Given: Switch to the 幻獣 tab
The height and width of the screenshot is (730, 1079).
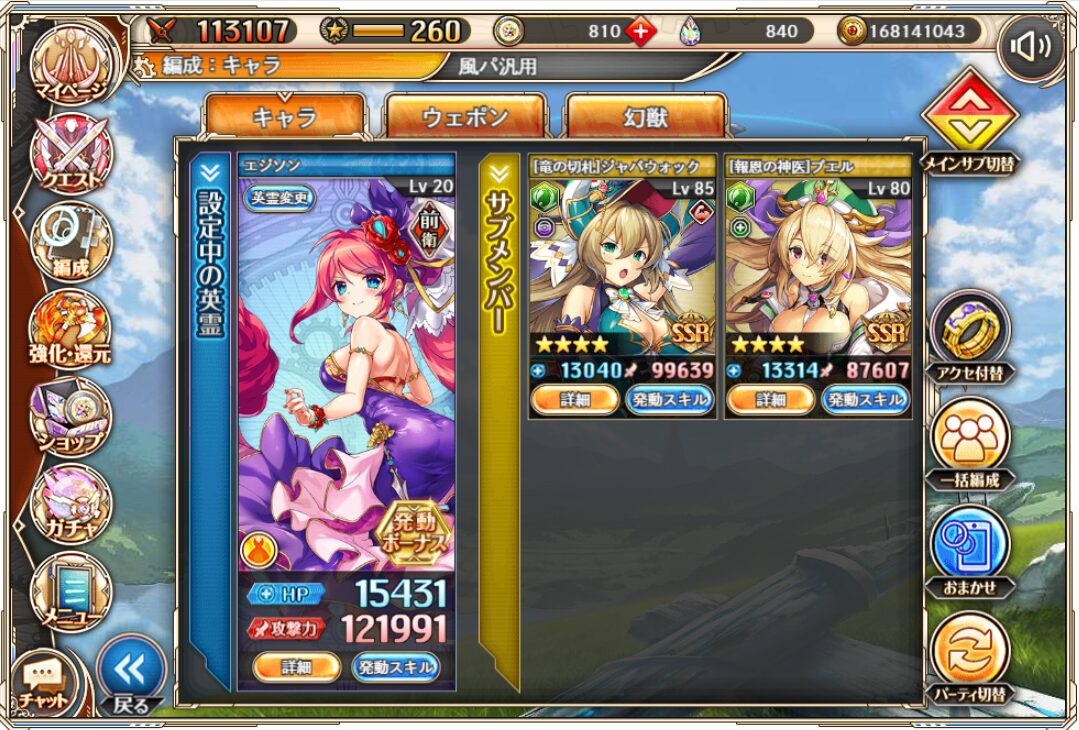Looking at the screenshot, I should point(645,117).
